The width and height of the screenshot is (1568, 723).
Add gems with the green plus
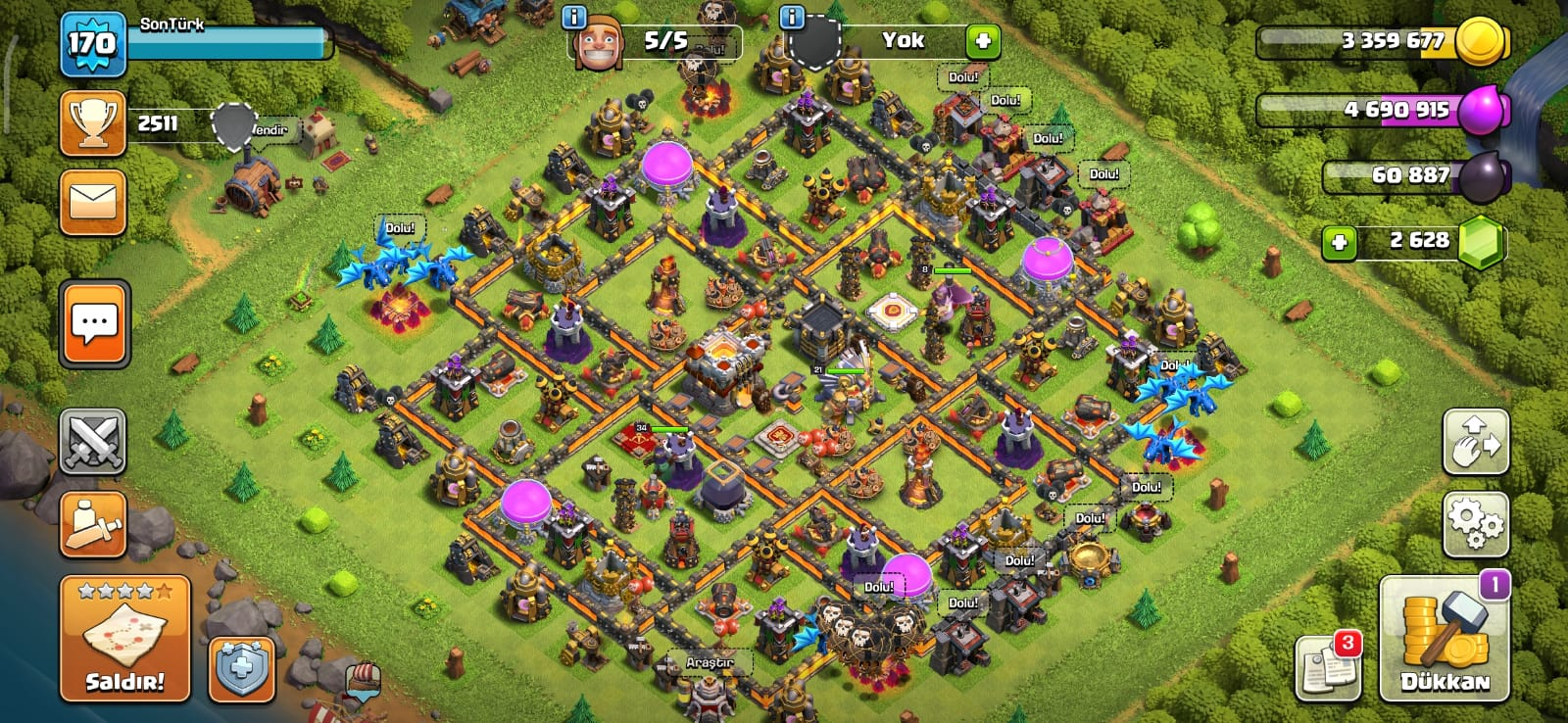[1340, 242]
